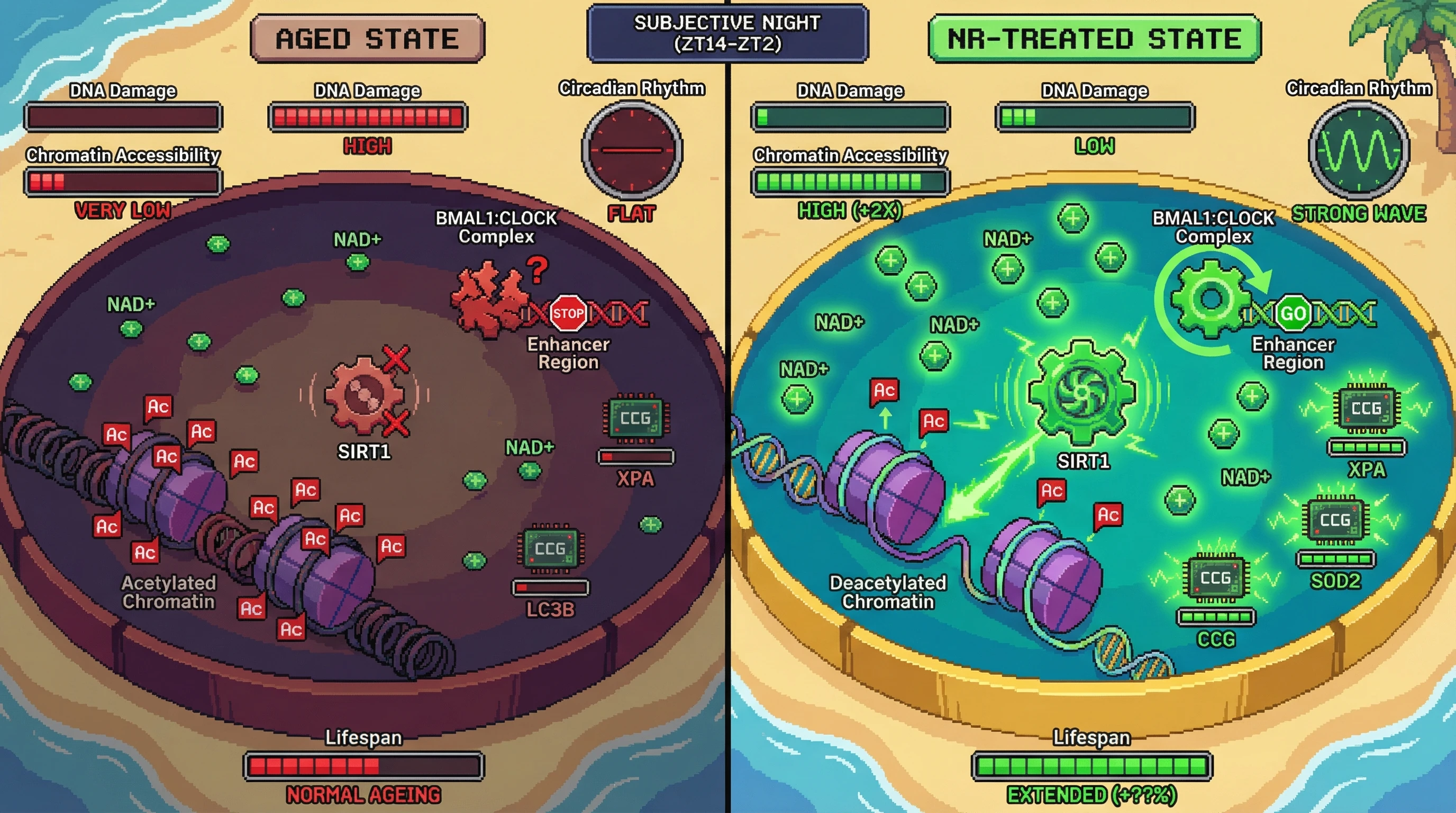Screen dimensions: 1456x813
Task: Click the SUBJECTIVE NIGHT time banner
Action: [727, 33]
